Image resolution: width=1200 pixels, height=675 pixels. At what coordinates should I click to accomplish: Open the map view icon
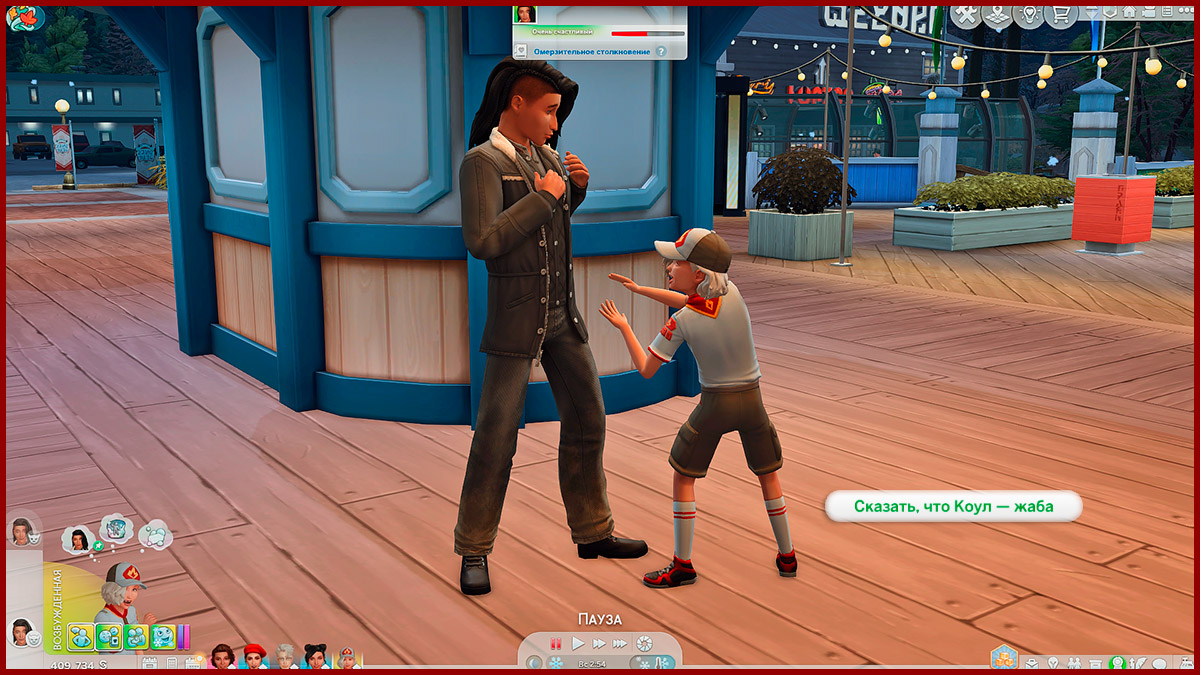(995, 15)
